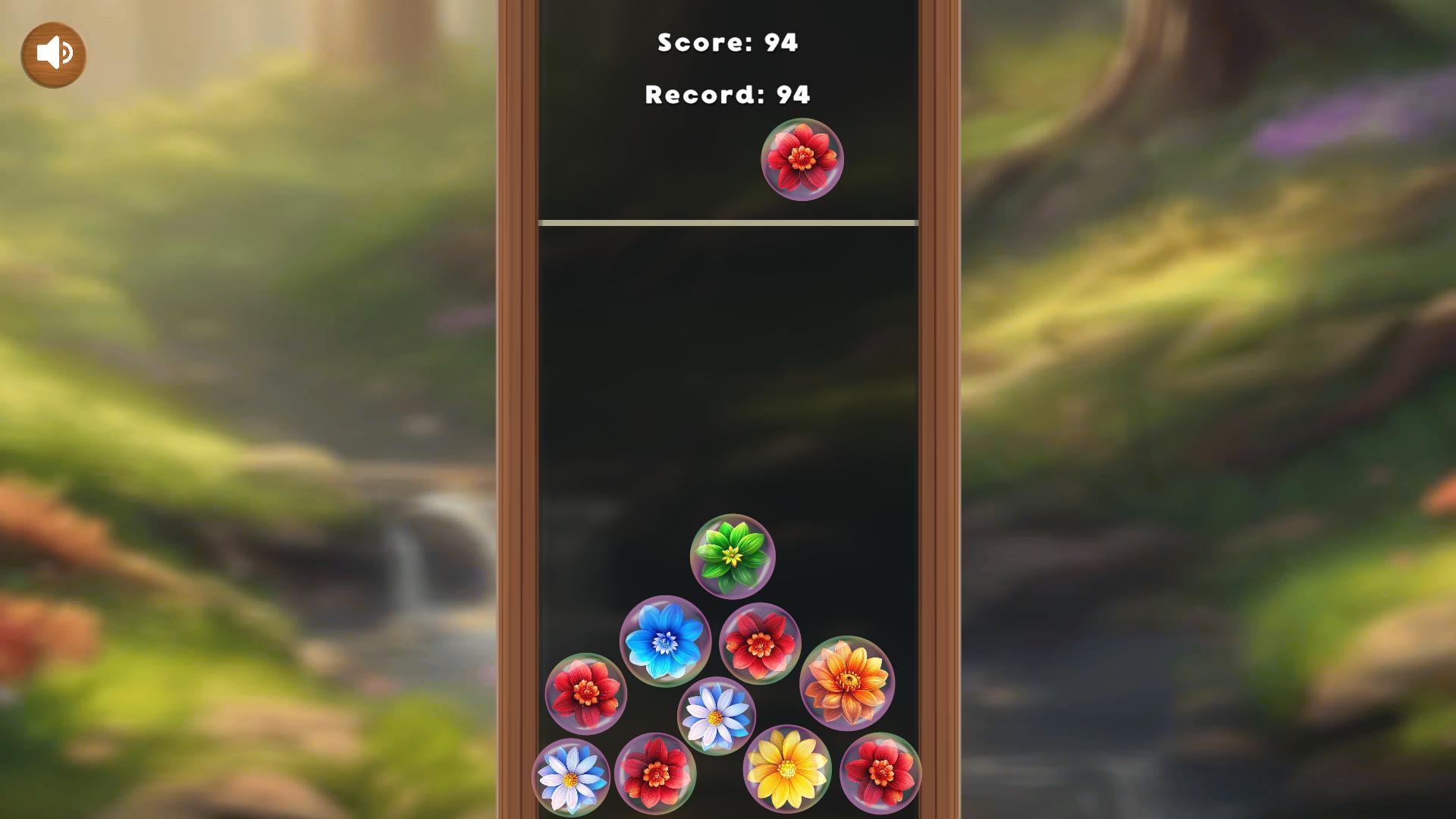Select the red flower bubble at bottom right
Image resolution: width=1456 pixels, height=819 pixels.
[881, 772]
